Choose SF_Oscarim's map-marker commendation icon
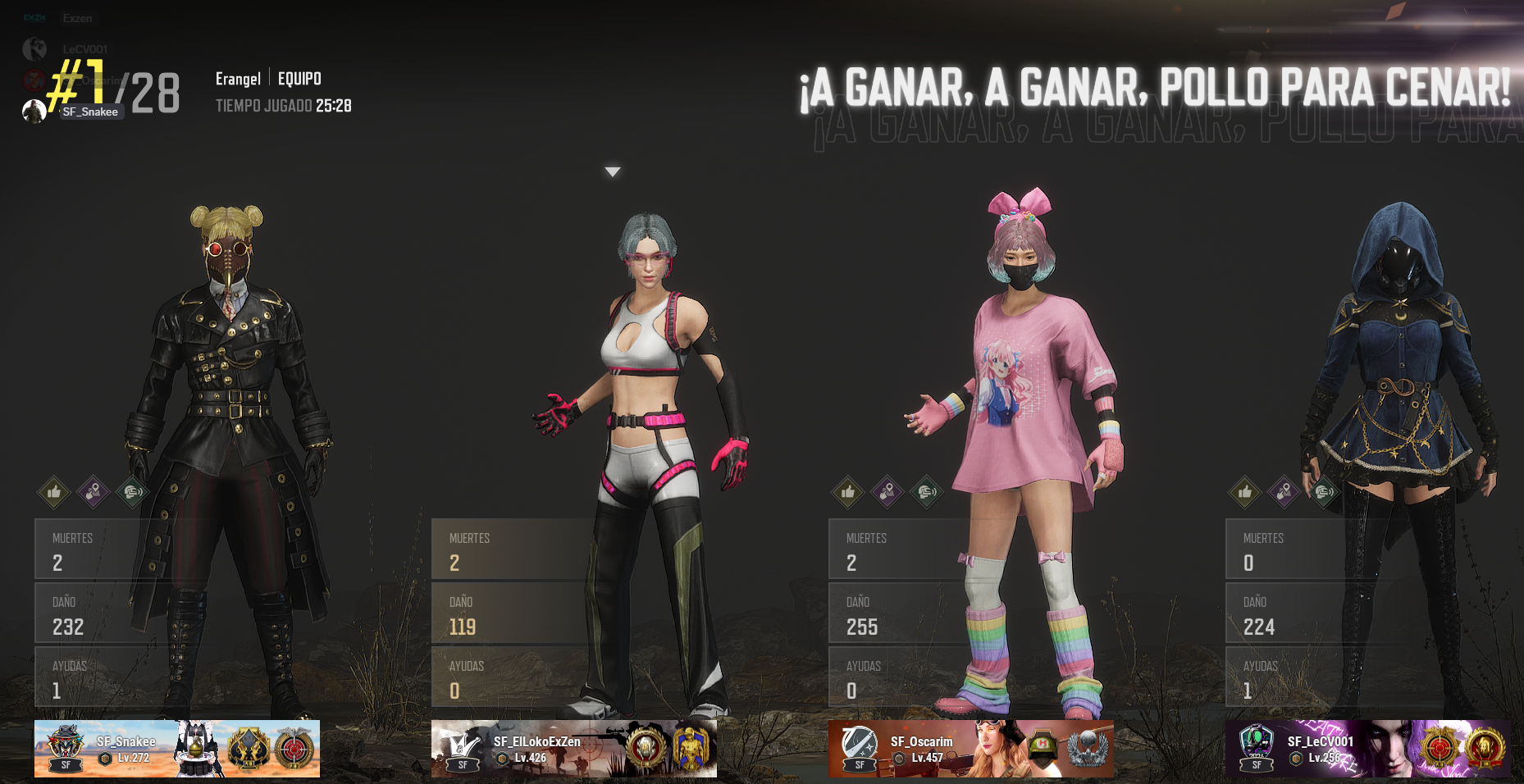1524x784 pixels. point(887,492)
